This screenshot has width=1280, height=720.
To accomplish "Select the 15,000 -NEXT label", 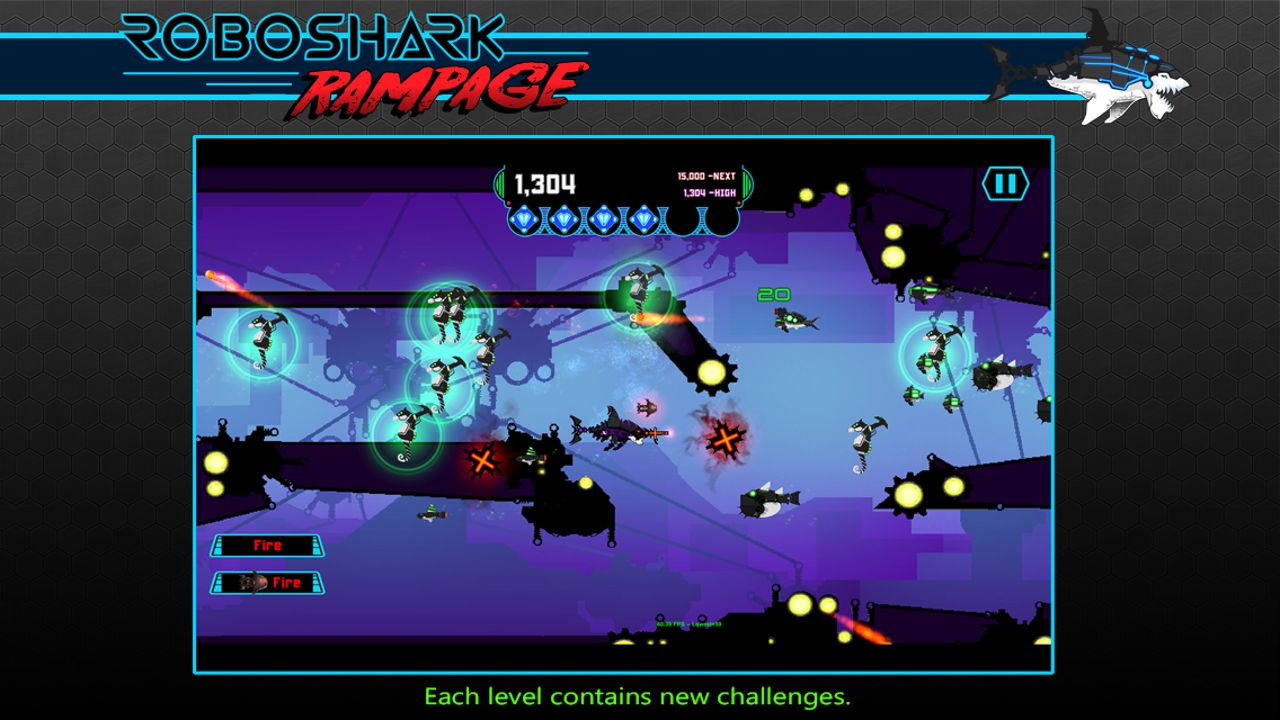I will tap(706, 173).
